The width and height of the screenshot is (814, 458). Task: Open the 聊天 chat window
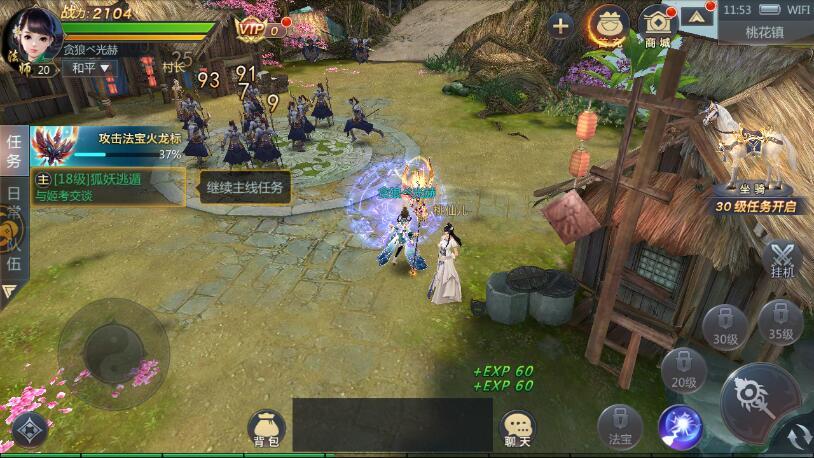[517, 428]
